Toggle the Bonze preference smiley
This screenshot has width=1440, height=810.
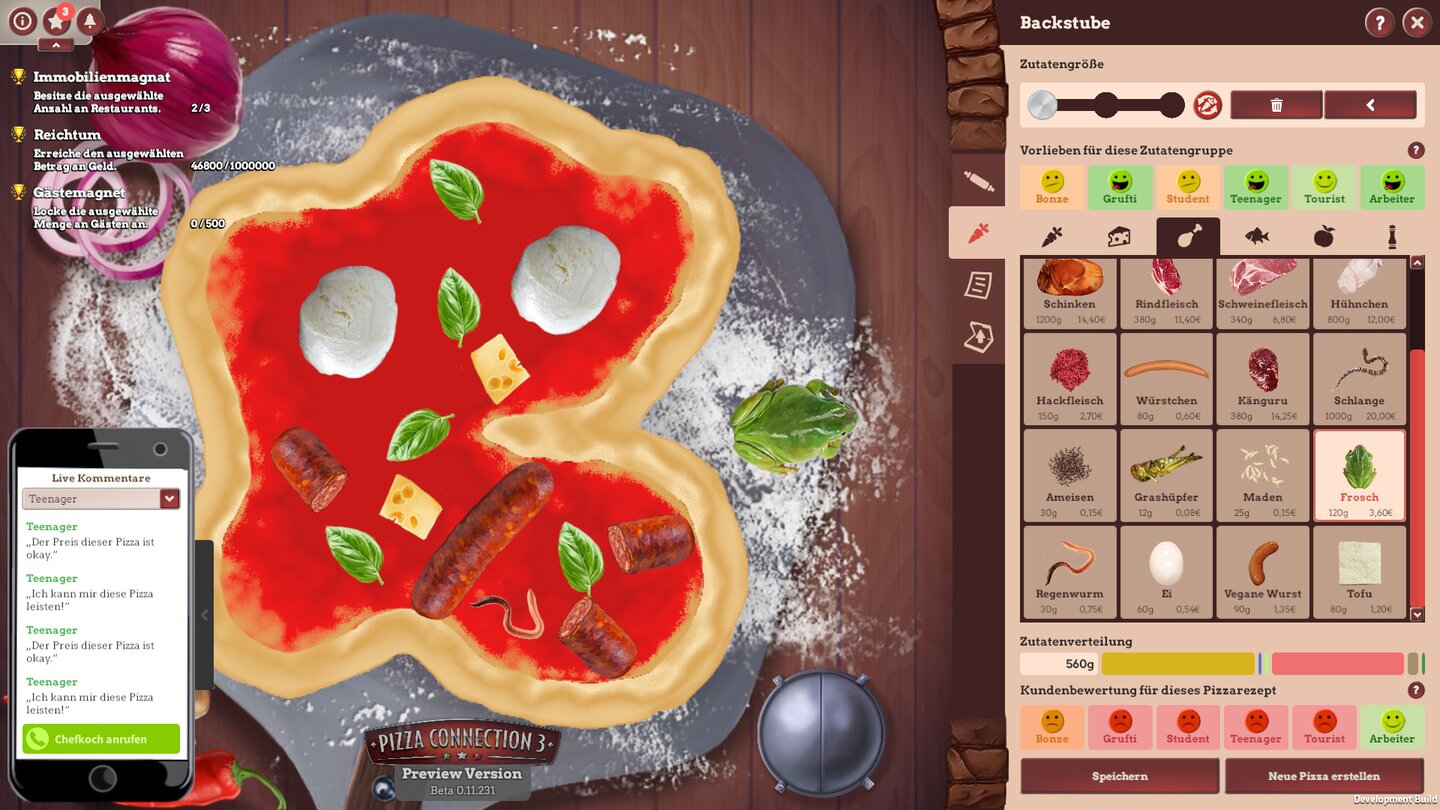[x=1052, y=187]
